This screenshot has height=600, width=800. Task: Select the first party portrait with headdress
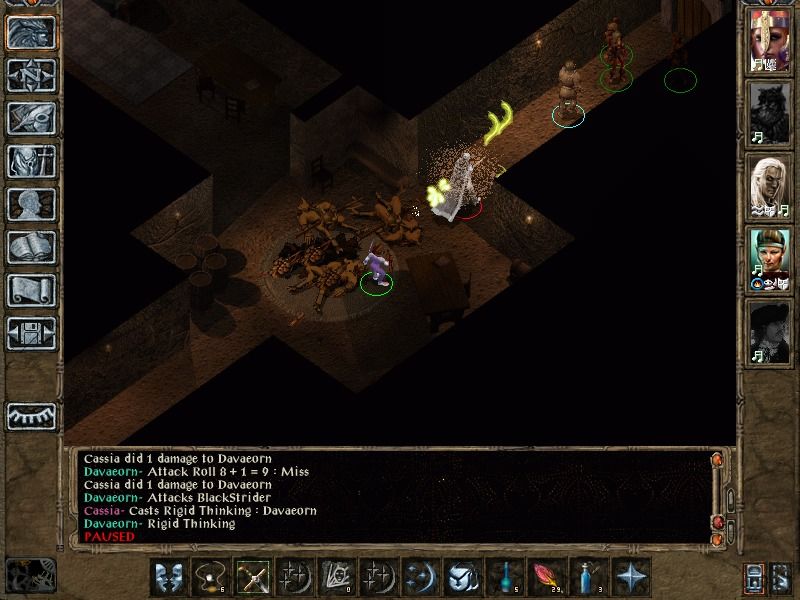pos(770,41)
